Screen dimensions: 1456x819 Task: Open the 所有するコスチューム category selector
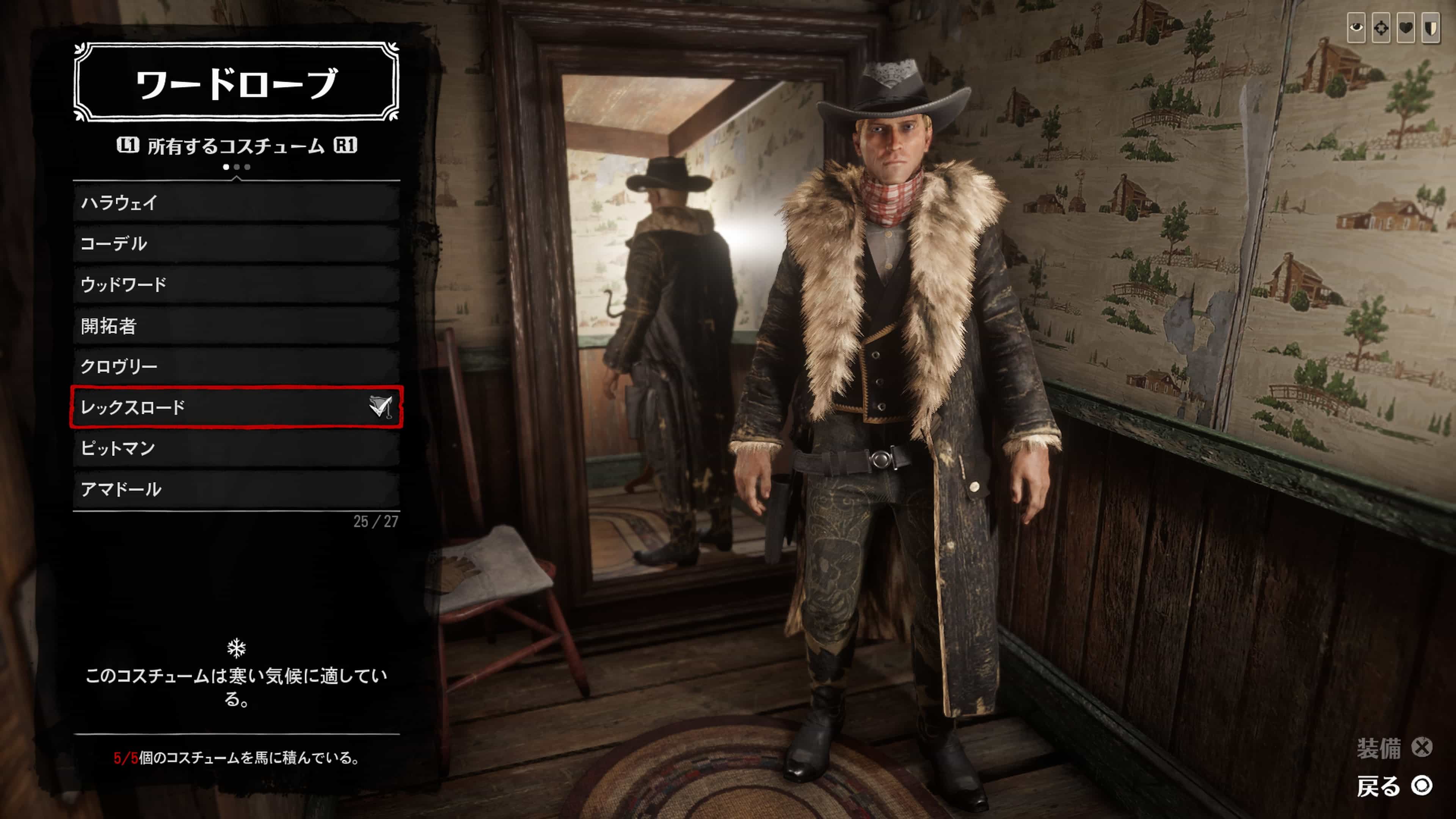coord(236,146)
